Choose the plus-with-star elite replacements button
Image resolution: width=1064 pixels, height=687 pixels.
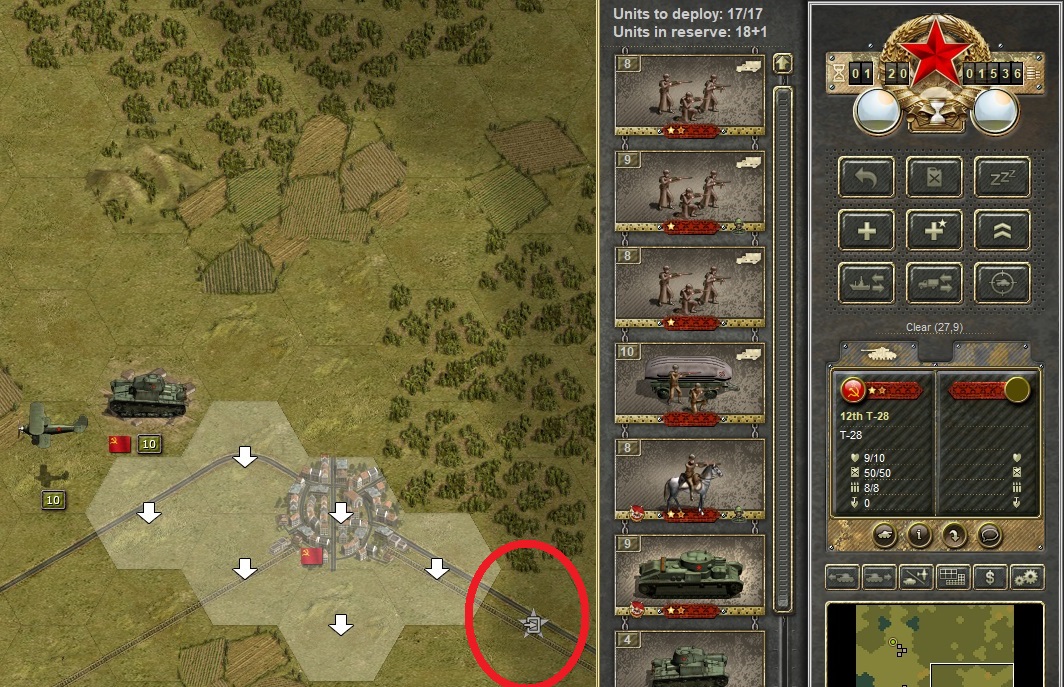pos(934,230)
